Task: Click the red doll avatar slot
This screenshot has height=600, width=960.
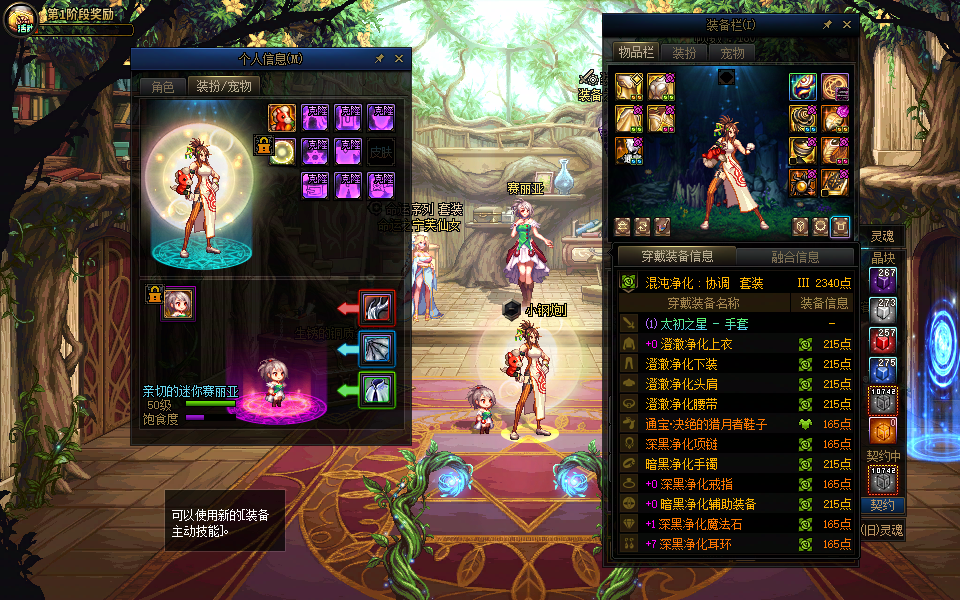Action: pos(282,119)
